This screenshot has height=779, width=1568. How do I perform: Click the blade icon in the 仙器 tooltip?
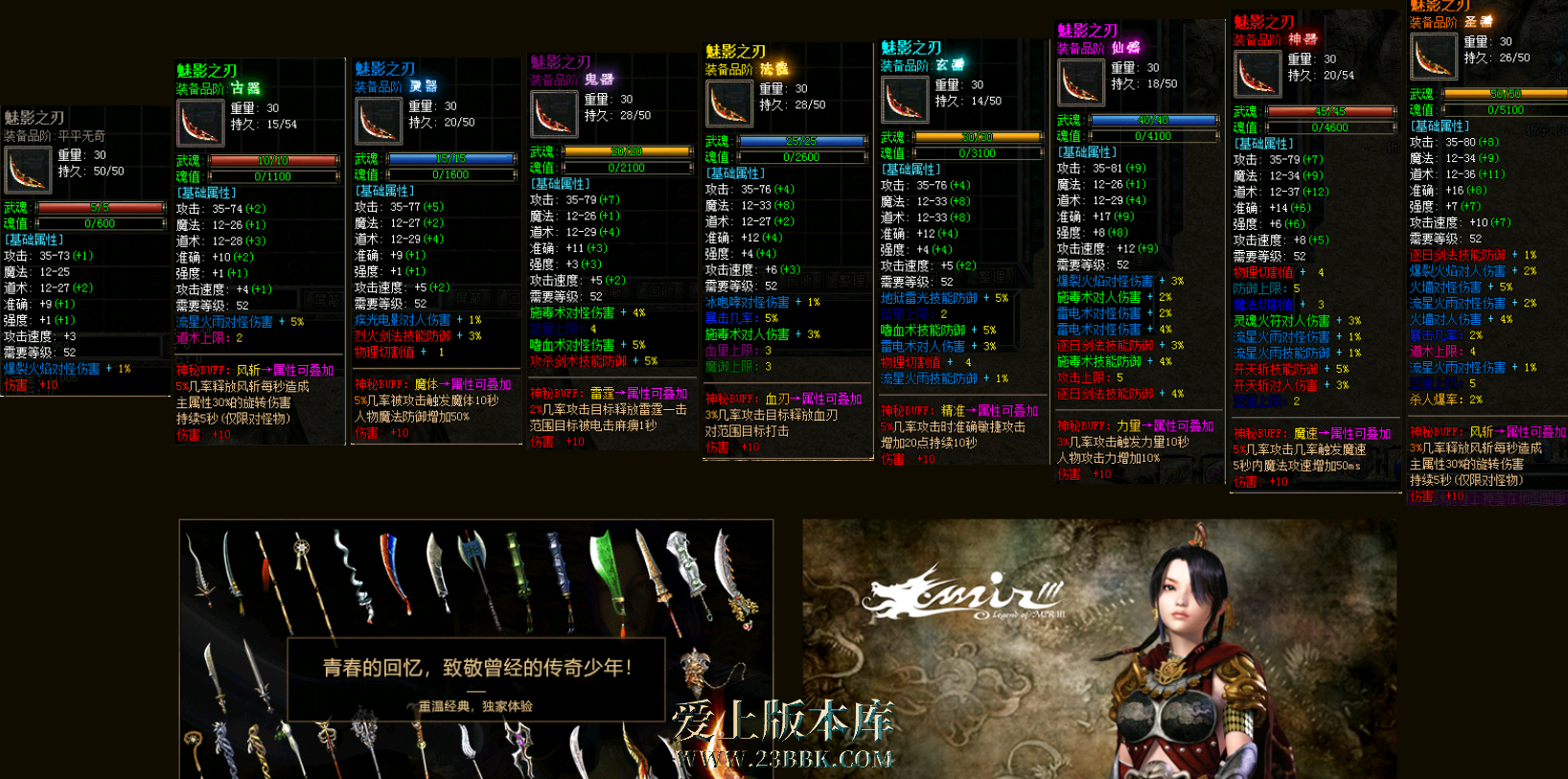click(x=1081, y=83)
